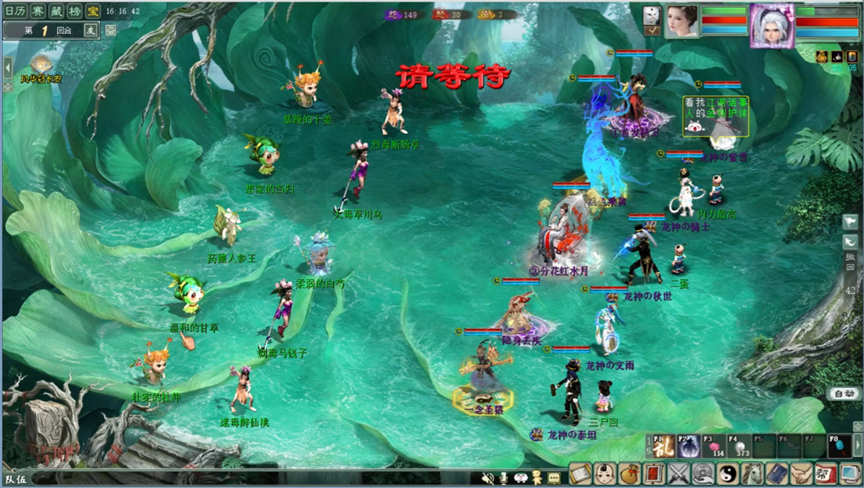
Task: Use the F4 white pearl item slot
Action: click(x=738, y=447)
